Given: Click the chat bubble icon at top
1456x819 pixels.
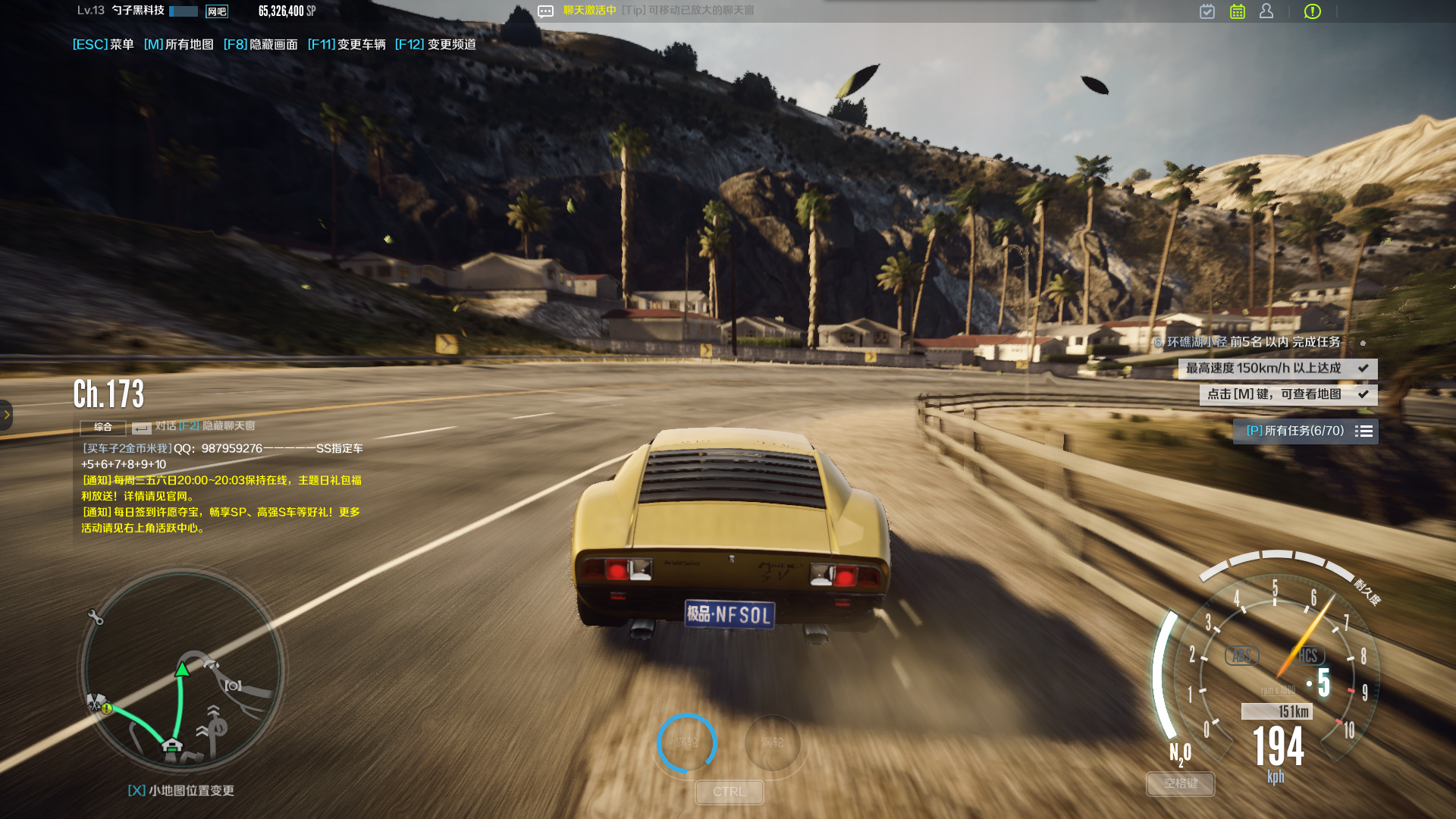Looking at the screenshot, I should 545,11.
